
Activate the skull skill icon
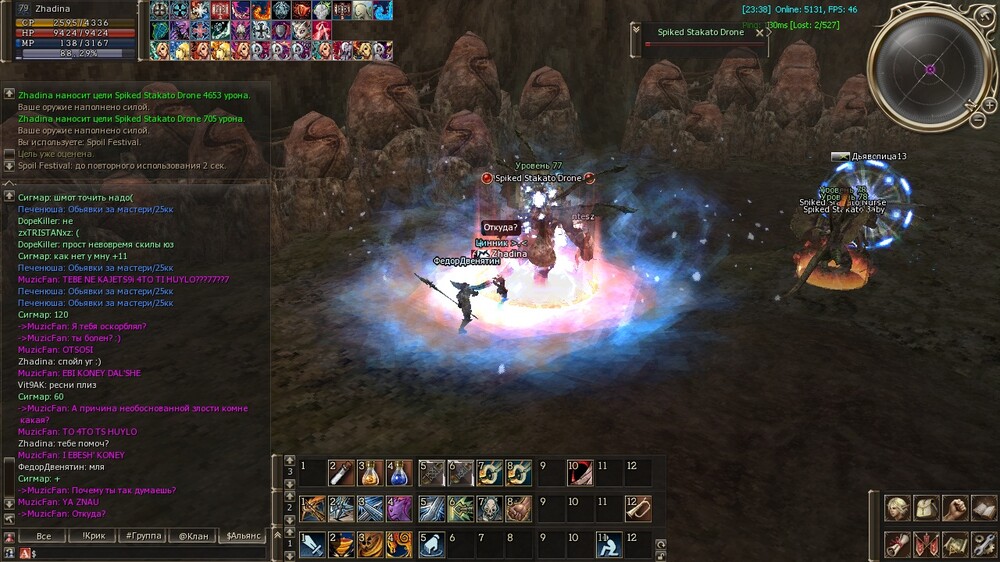[x=490, y=508]
